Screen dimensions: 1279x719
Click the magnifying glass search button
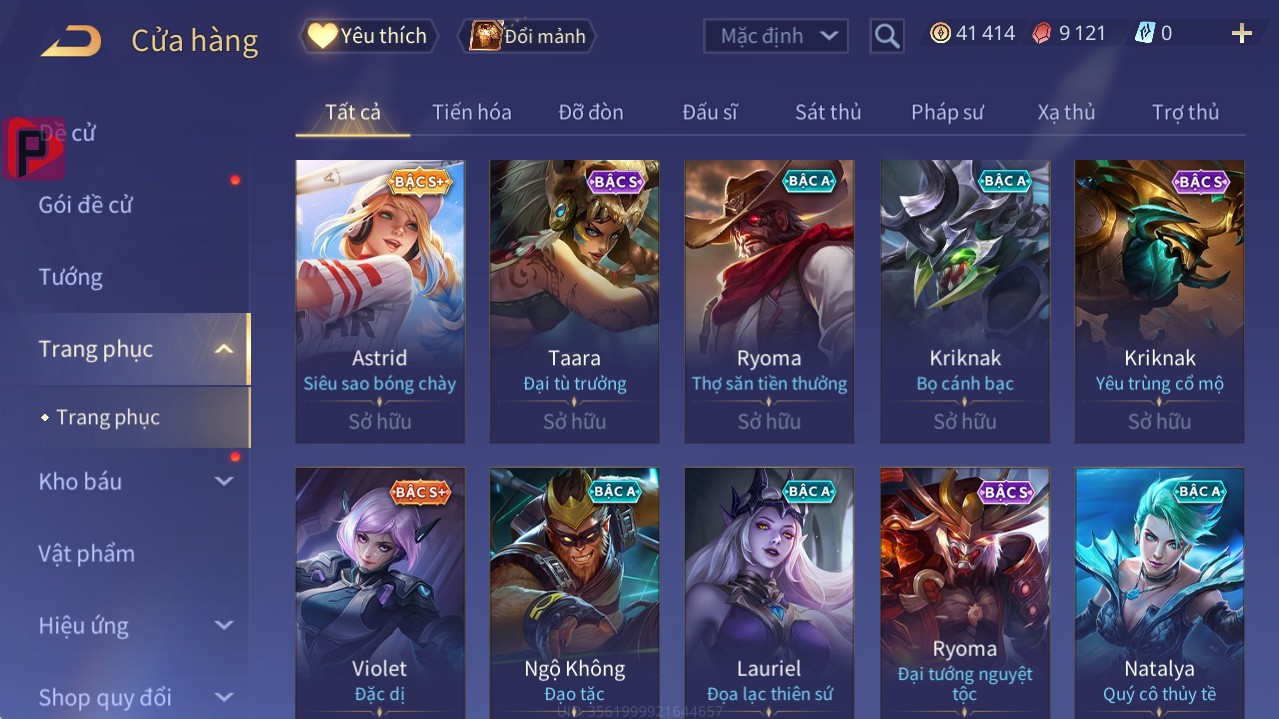886,36
